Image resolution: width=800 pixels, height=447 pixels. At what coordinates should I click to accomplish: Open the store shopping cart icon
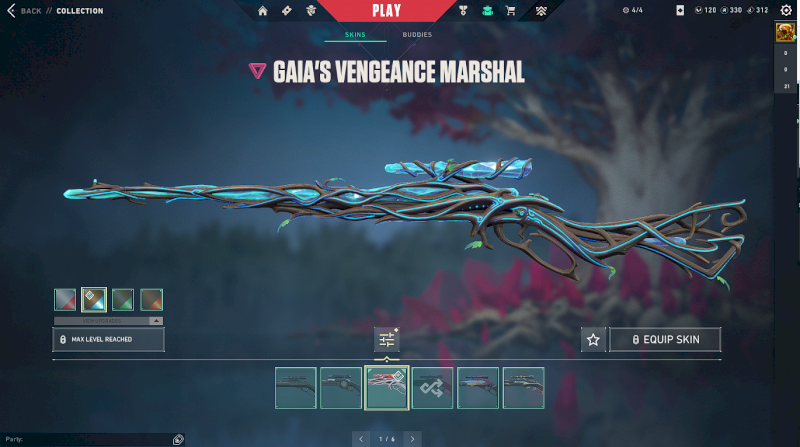tap(511, 11)
